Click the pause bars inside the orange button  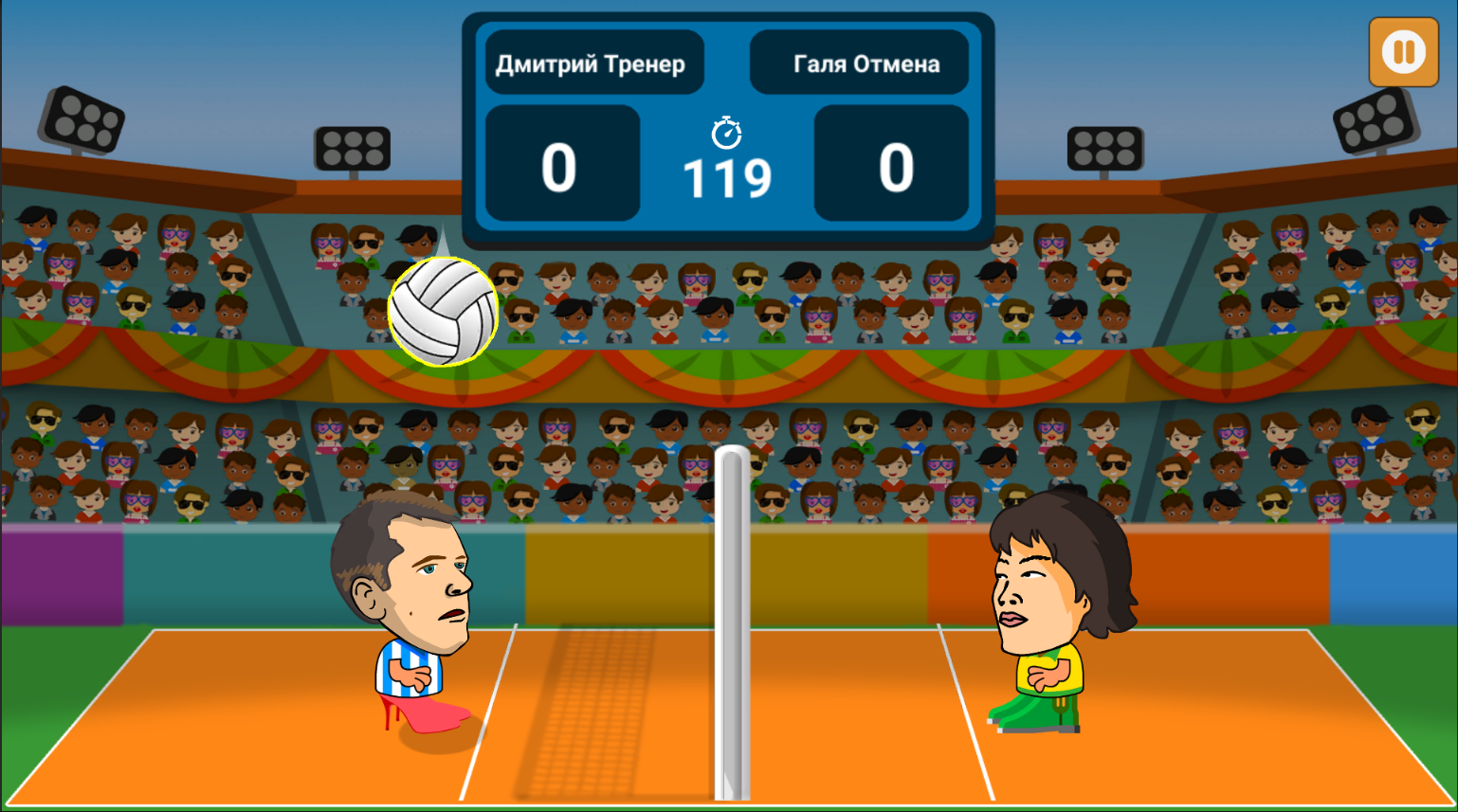pyautogui.click(x=1403, y=52)
